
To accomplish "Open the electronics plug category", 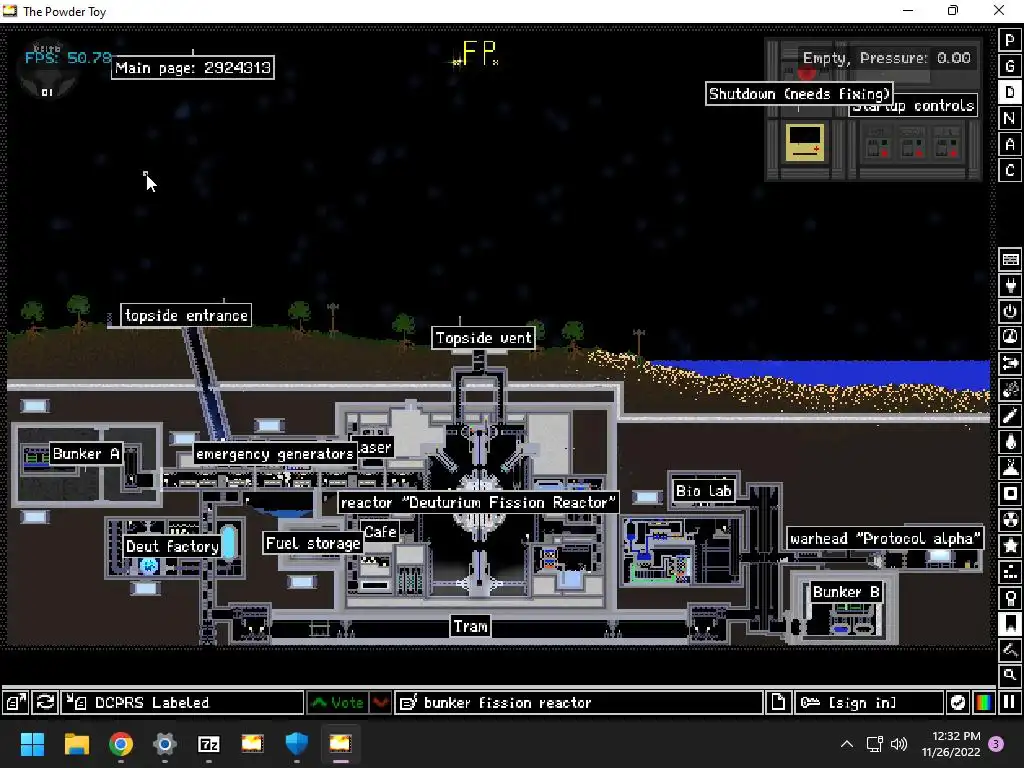I will (x=1010, y=286).
